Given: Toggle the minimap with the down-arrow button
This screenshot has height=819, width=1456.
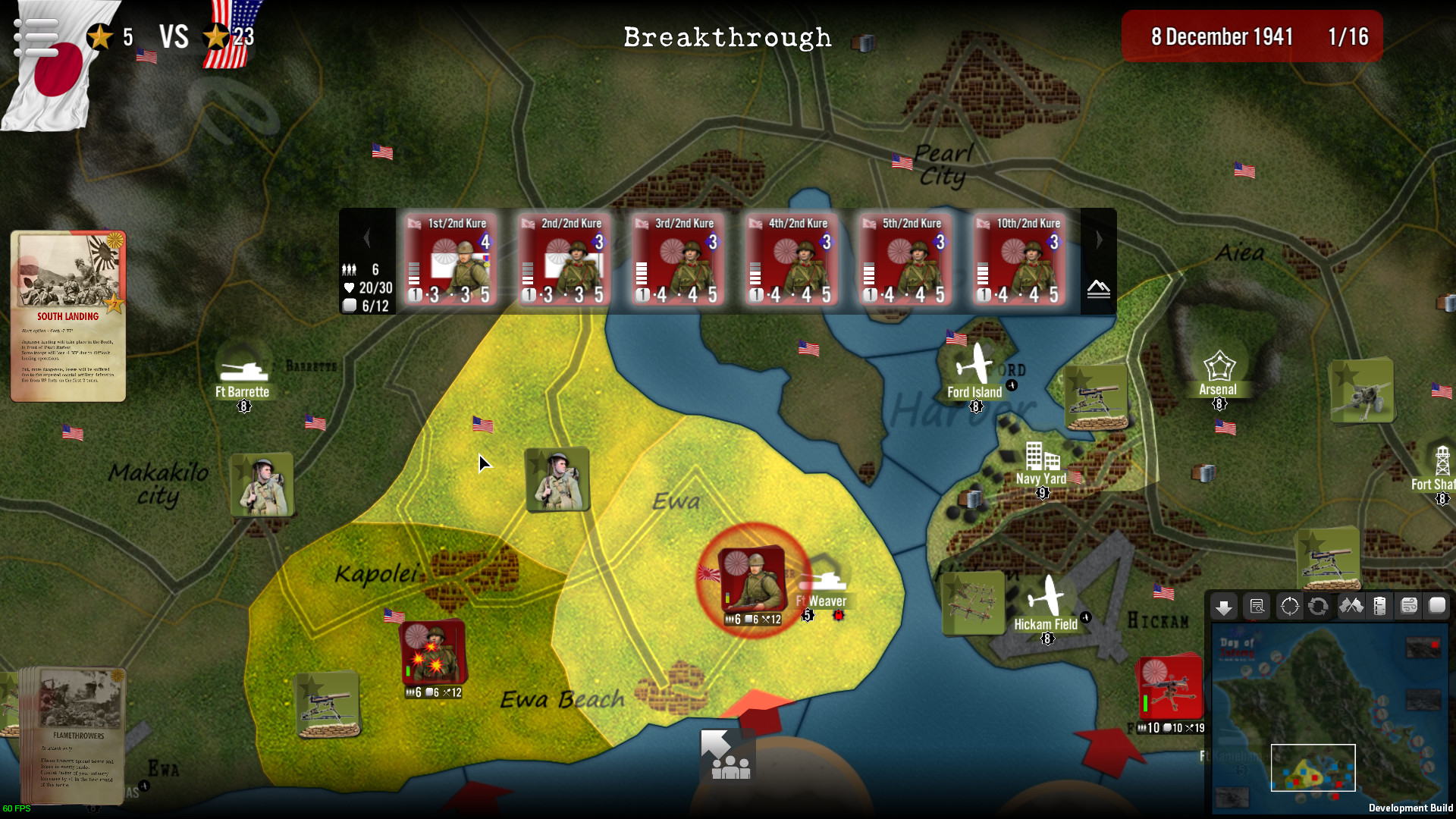Looking at the screenshot, I should [1224, 607].
